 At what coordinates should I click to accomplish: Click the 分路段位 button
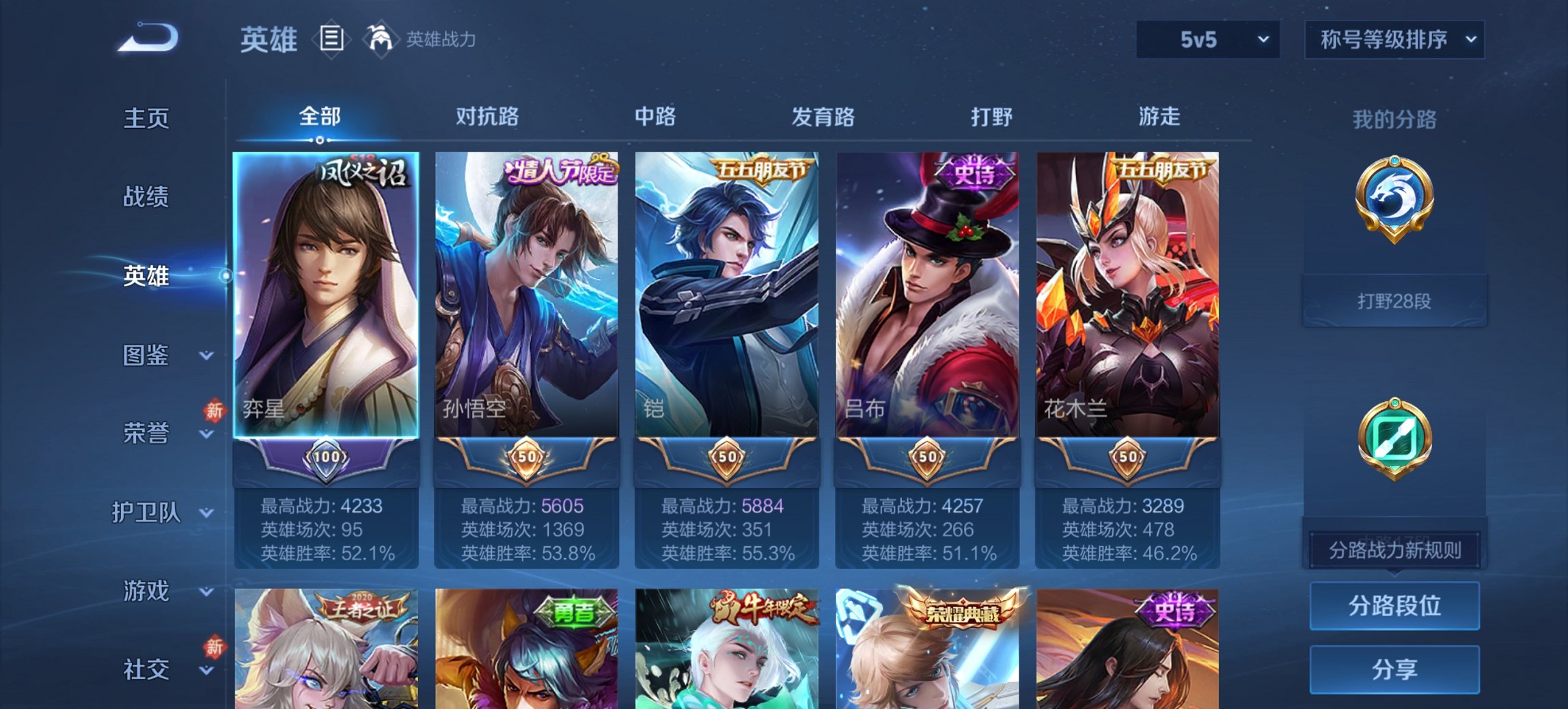pos(1394,606)
